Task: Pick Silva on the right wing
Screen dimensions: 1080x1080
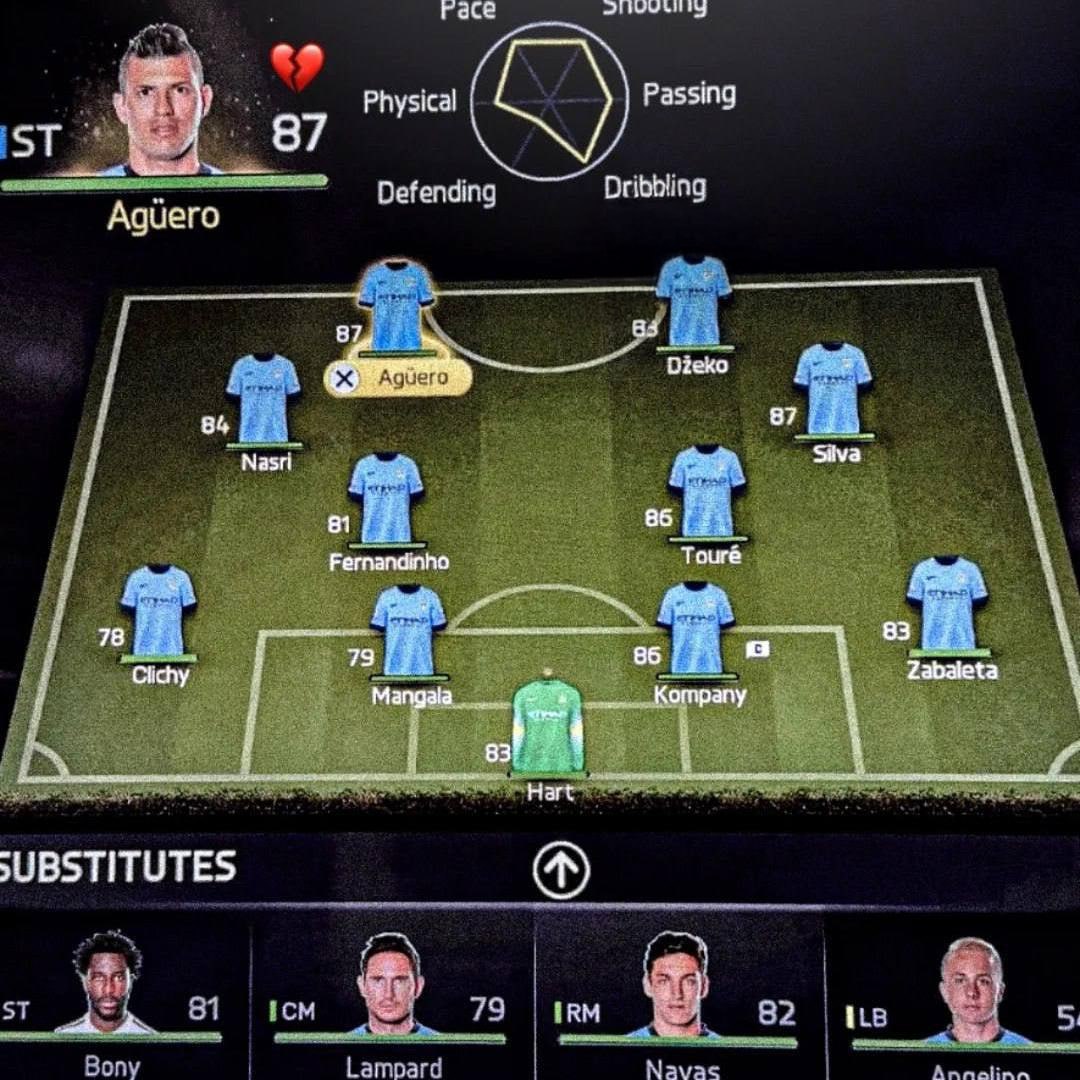Action: point(833,389)
